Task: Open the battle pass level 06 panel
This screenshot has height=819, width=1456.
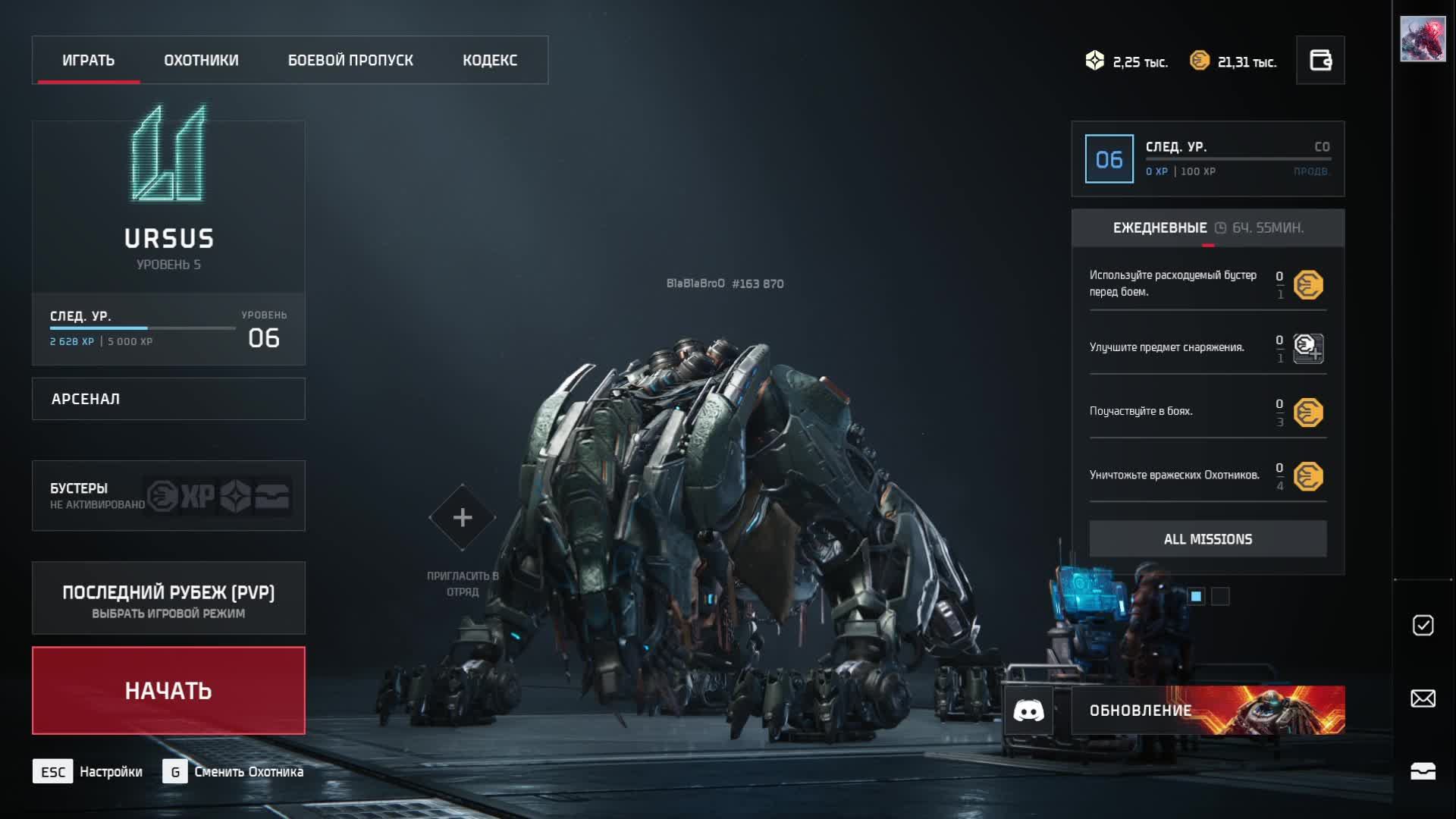Action: point(1207,159)
